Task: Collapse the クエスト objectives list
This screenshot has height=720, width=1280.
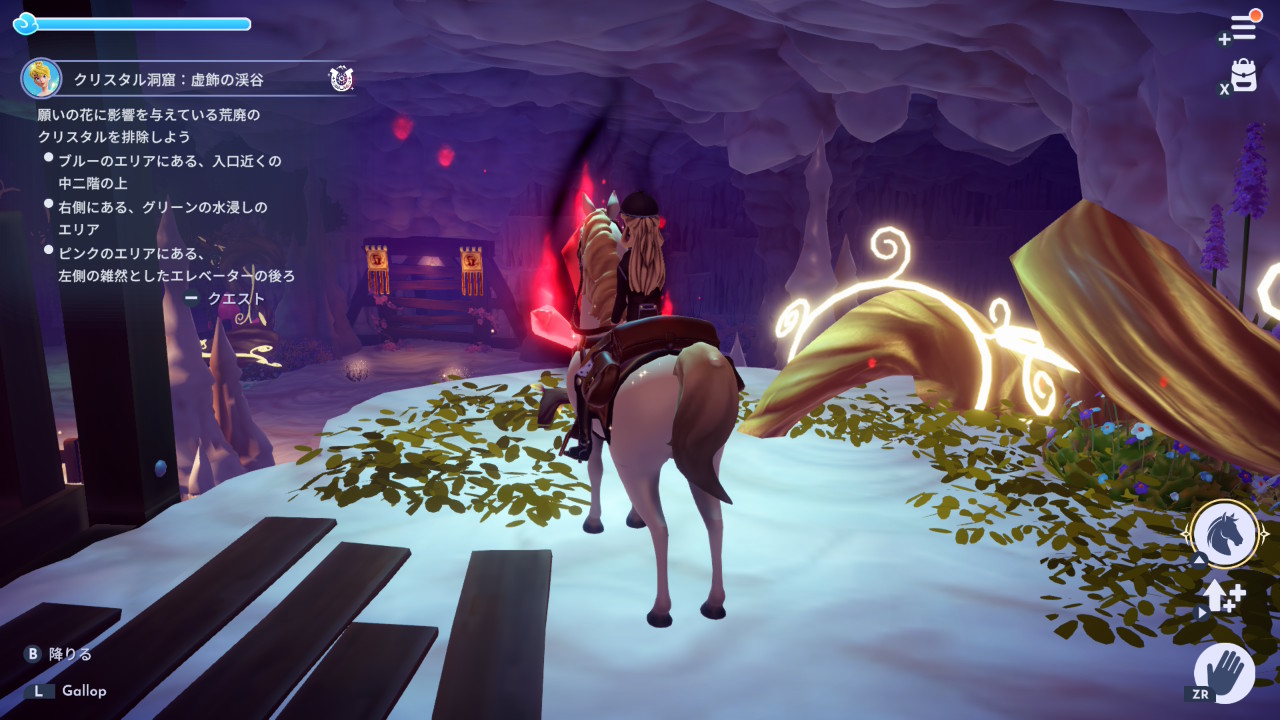Action: pos(226,298)
